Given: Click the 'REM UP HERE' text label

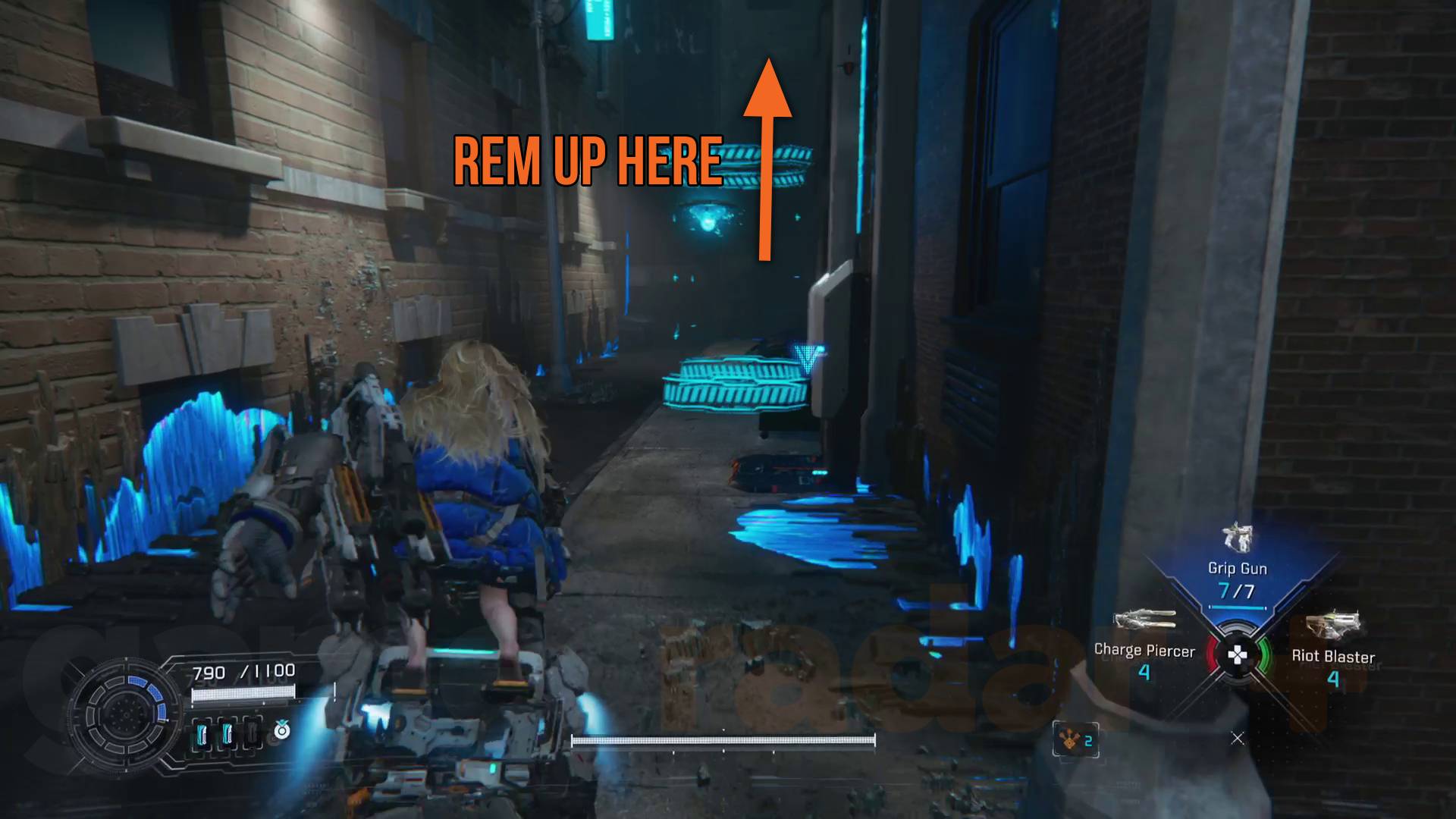Looking at the screenshot, I should click(587, 161).
